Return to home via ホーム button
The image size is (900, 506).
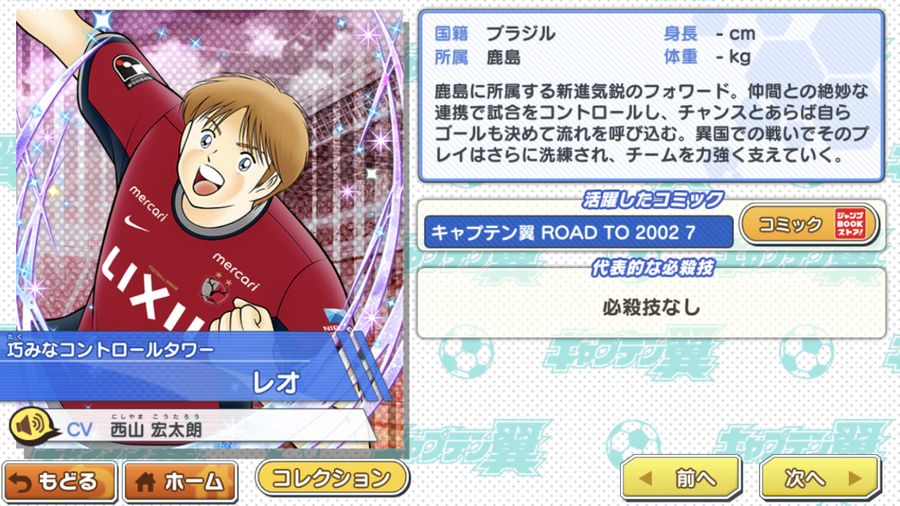pyautogui.click(x=180, y=481)
